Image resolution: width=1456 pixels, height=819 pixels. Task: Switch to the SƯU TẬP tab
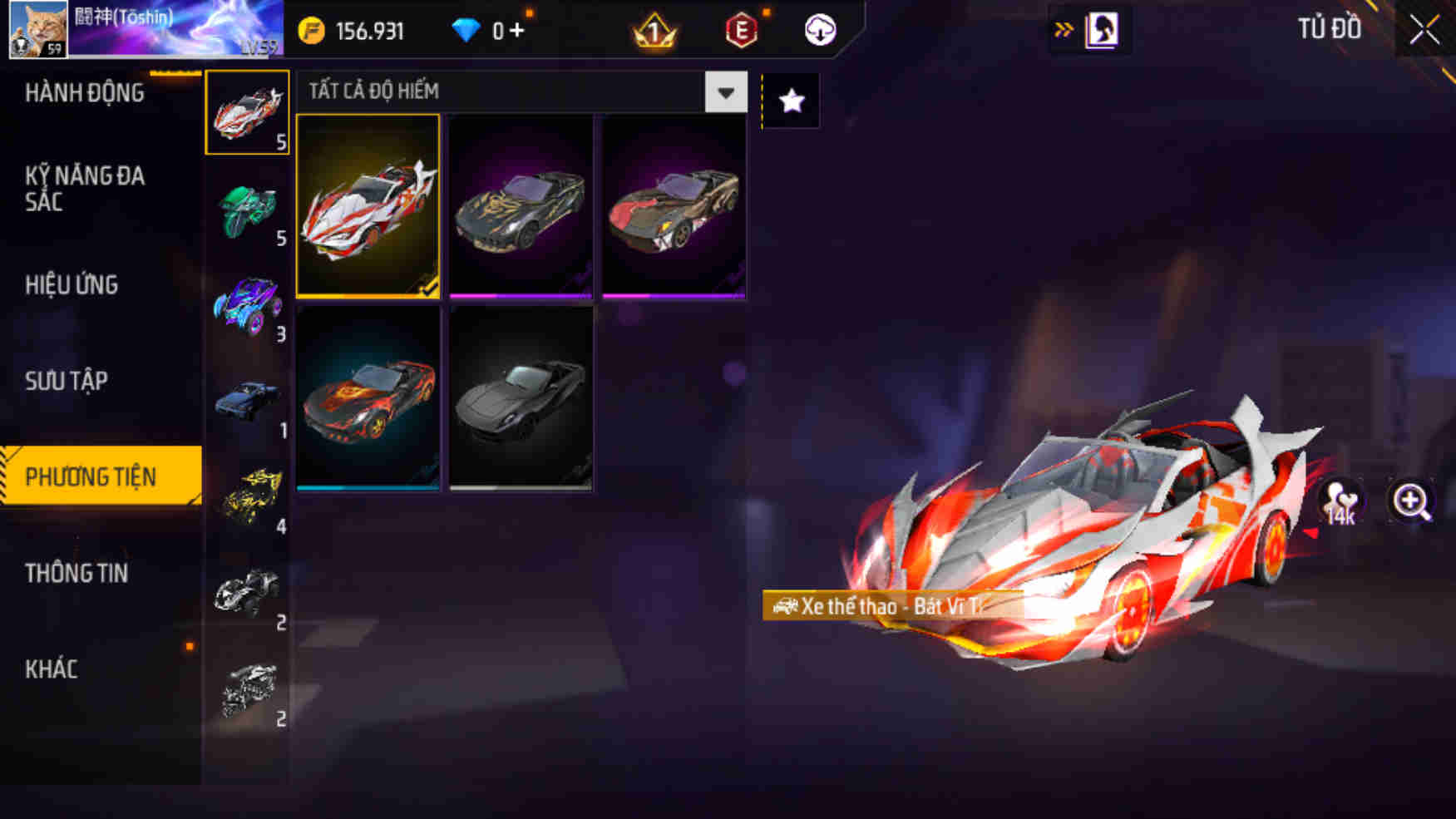(x=66, y=381)
